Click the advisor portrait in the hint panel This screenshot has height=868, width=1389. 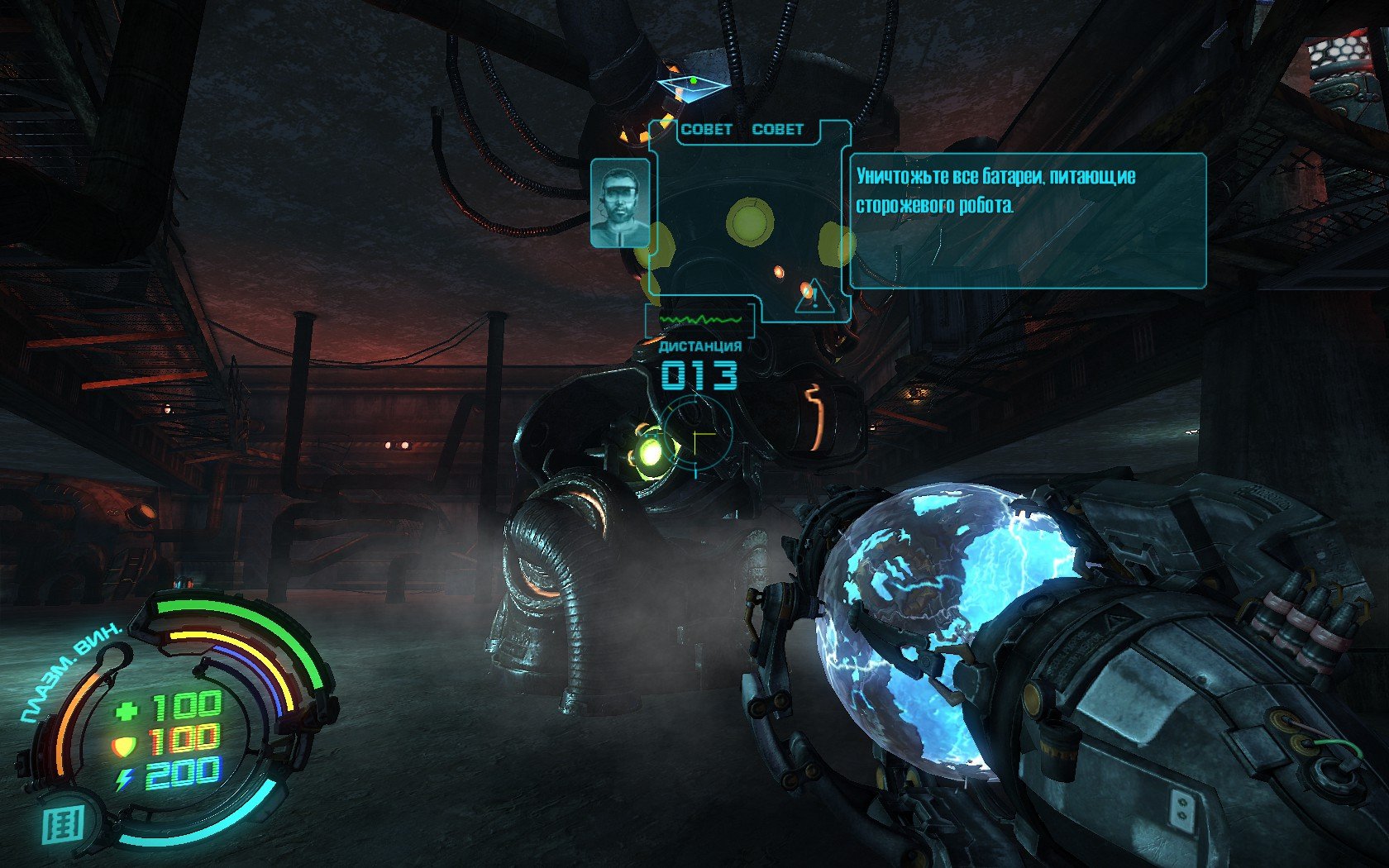(619, 203)
